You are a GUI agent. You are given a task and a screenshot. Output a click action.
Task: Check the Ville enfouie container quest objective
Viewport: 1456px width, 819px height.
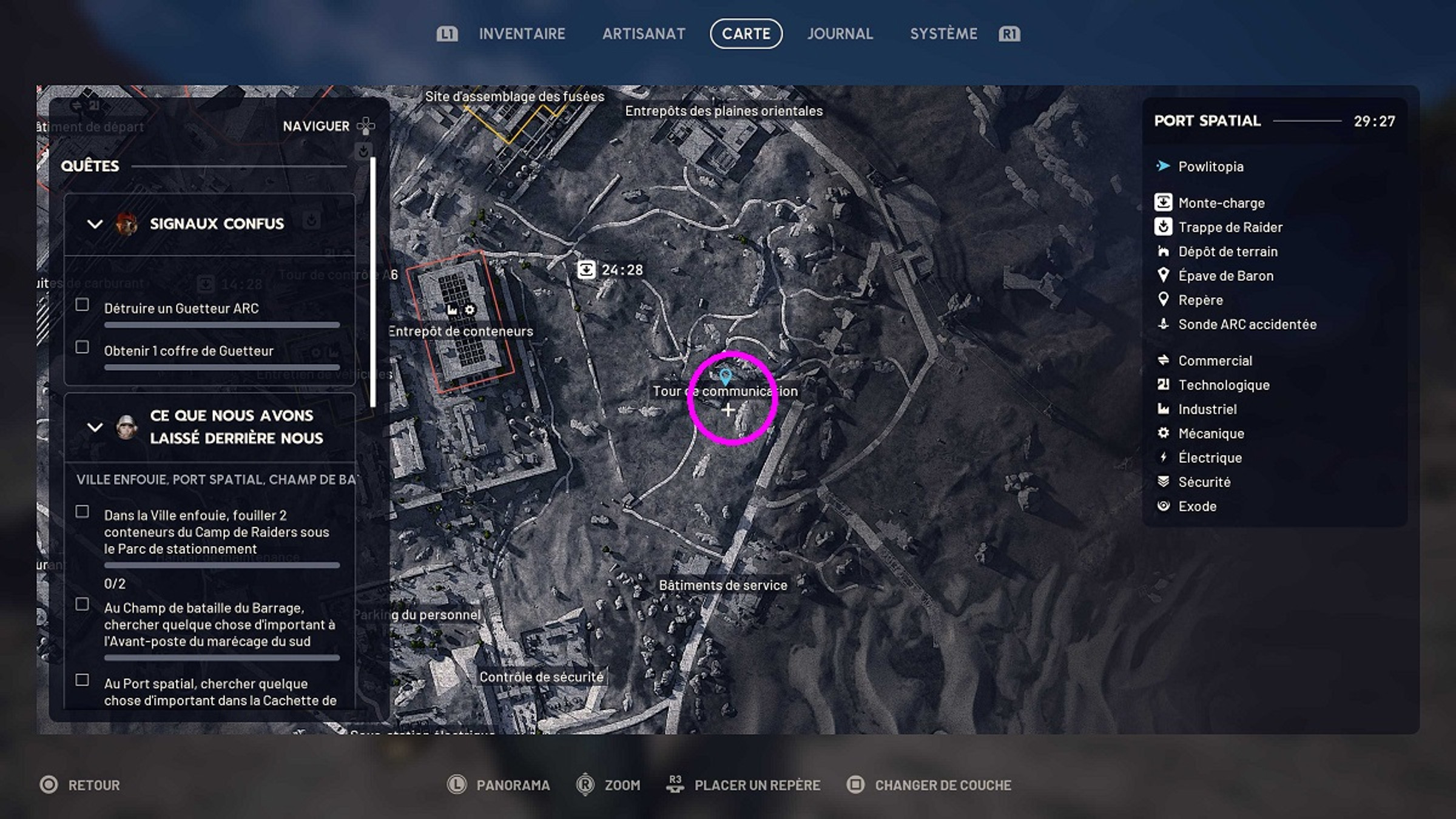(x=83, y=513)
